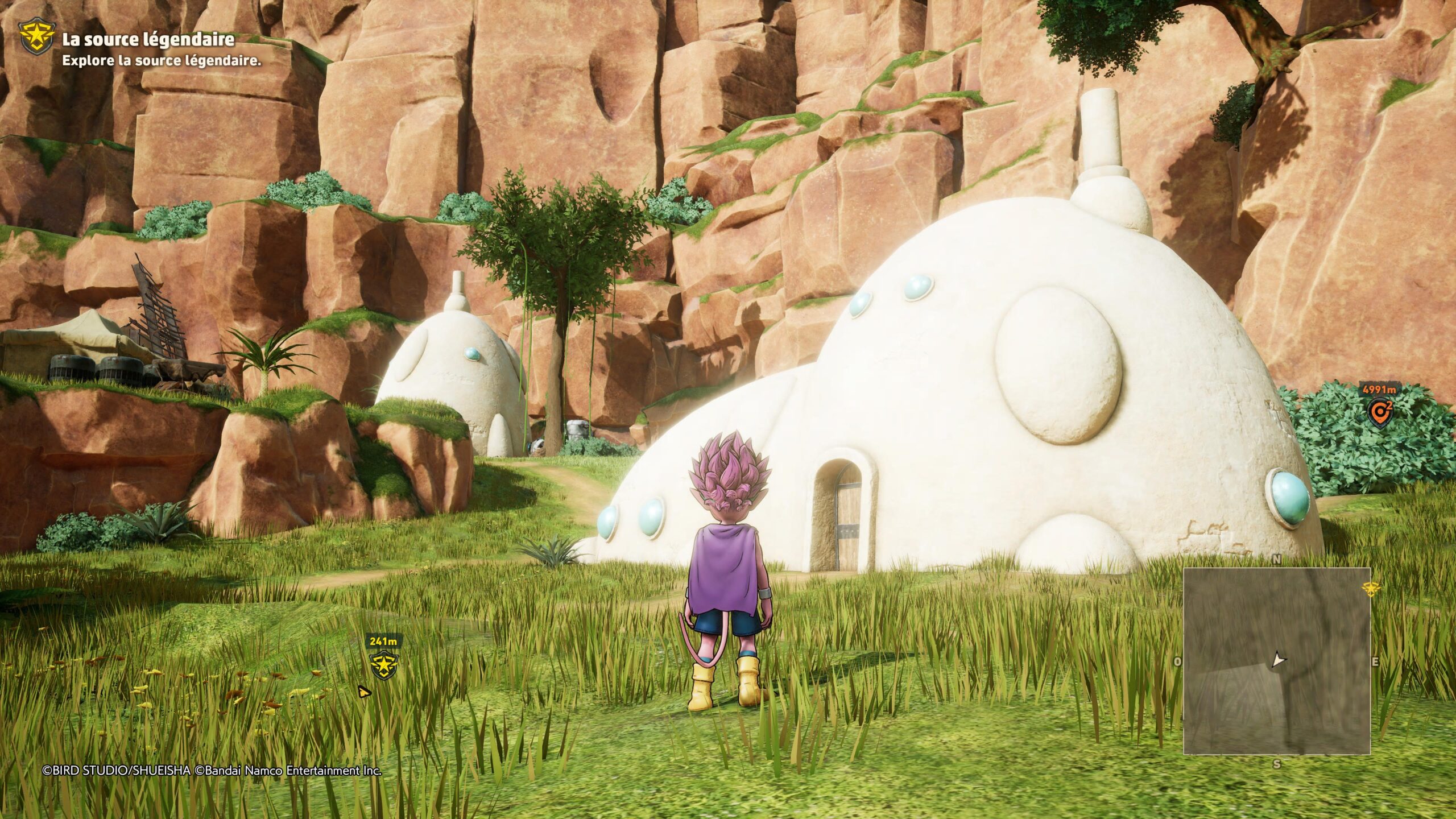The width and height of the screenshot is (1456, 819).
Task: Select the 241m quest waypoint marker
Action: coord(383,665)
